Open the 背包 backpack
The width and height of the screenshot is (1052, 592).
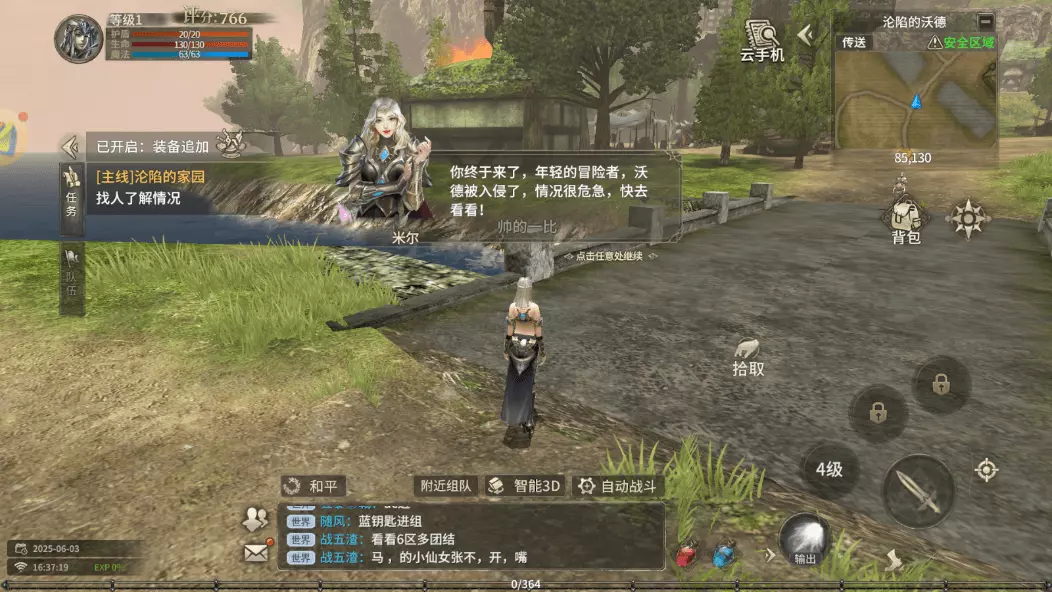905,218
